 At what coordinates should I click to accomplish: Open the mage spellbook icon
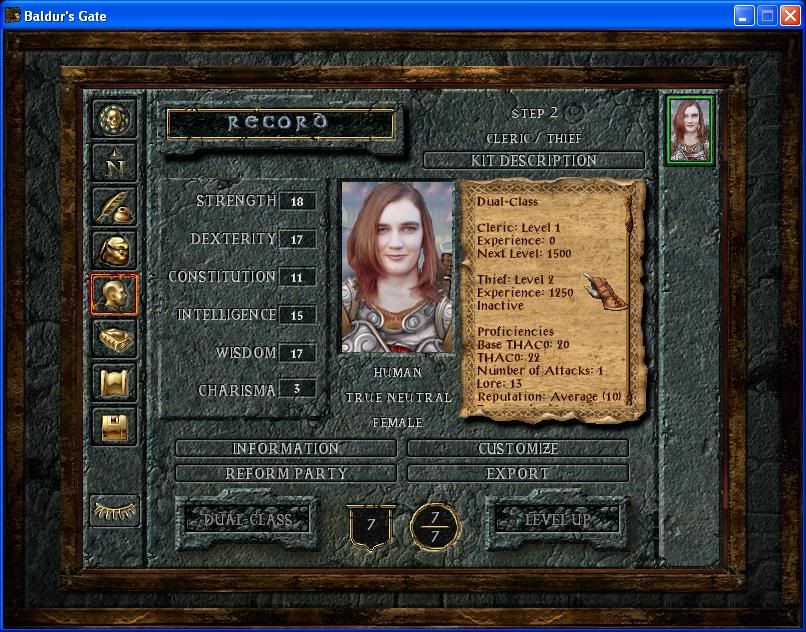pos(115,339)
